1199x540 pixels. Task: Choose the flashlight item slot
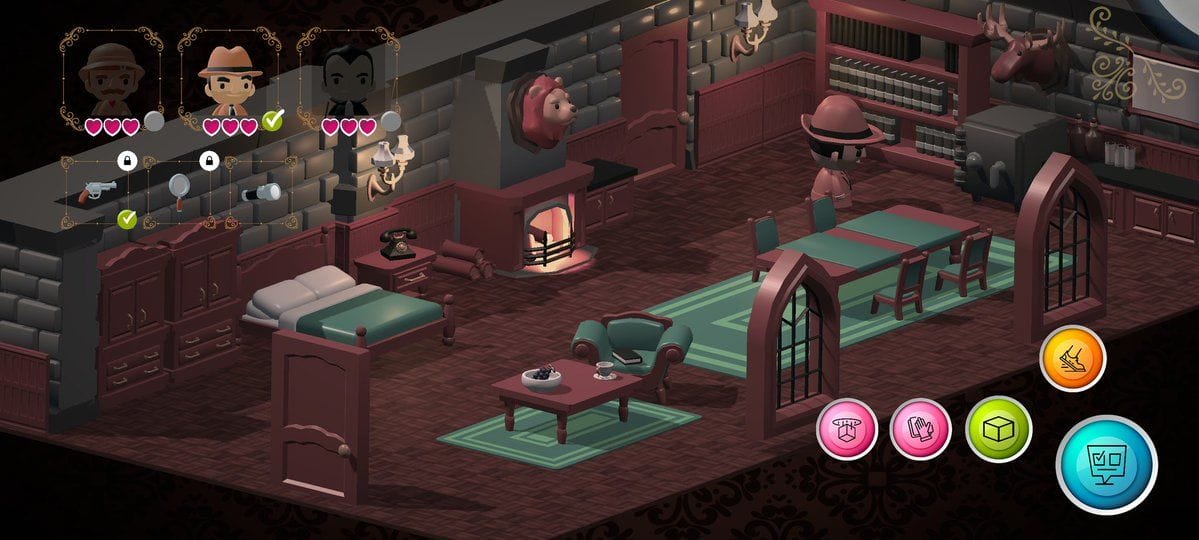tap(263, 191)
